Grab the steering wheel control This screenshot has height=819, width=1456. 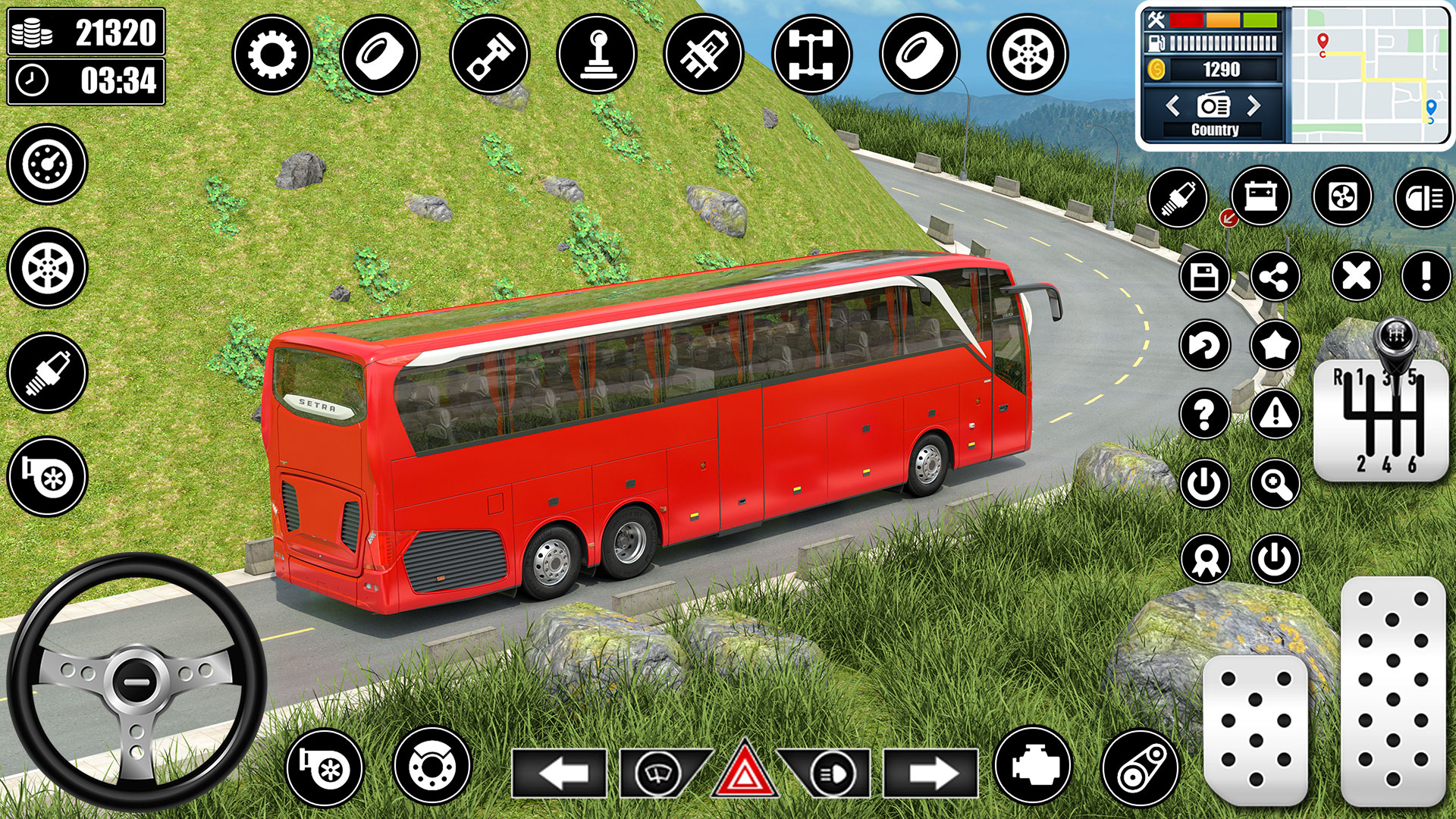coord(135,681)
